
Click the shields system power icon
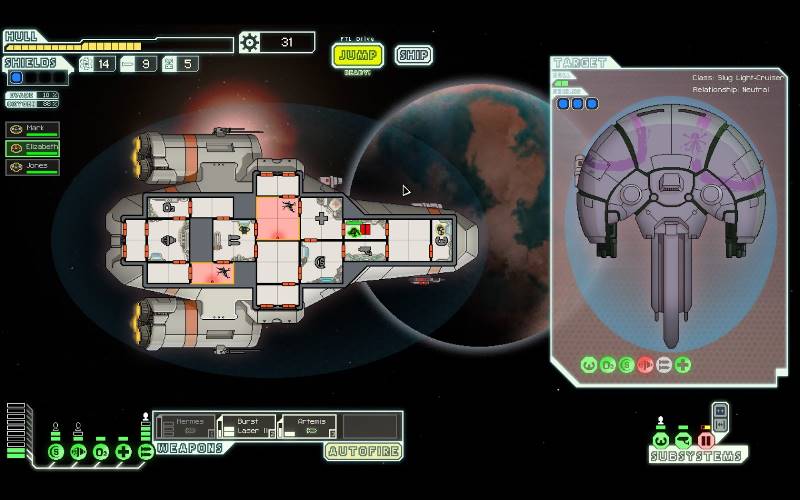[55, 452]
